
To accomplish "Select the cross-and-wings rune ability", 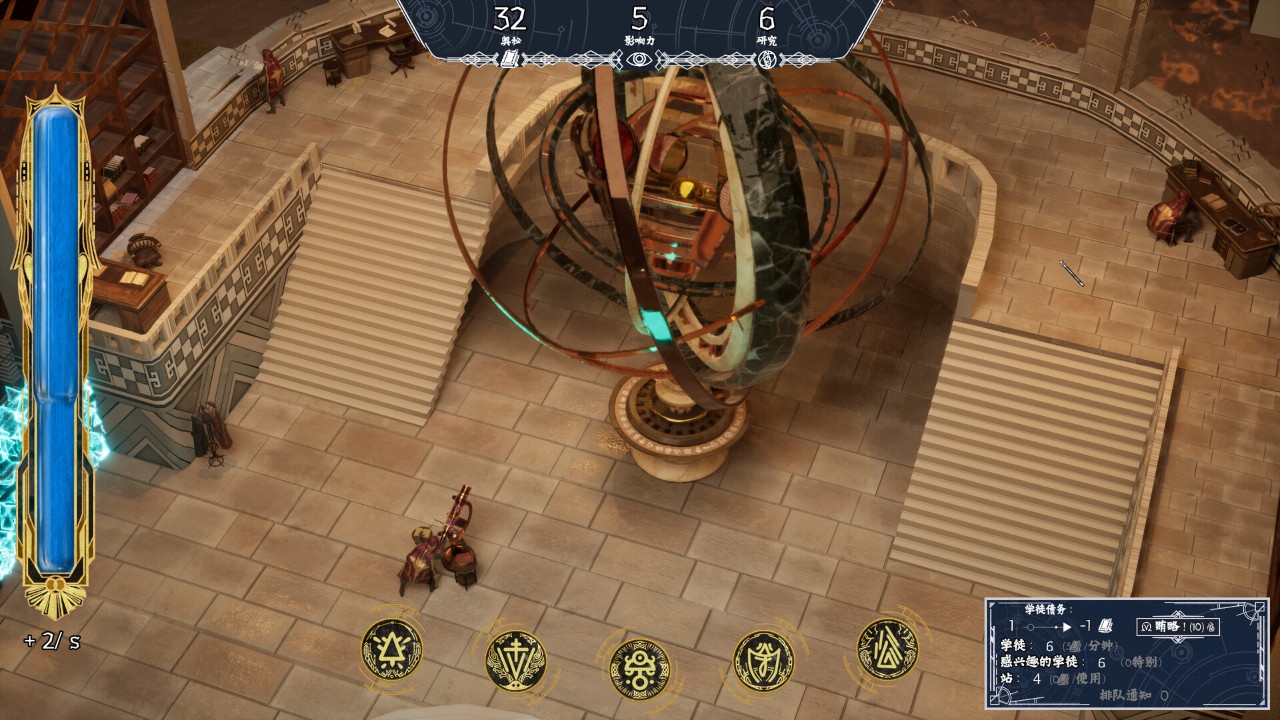I will click(515, 660).
